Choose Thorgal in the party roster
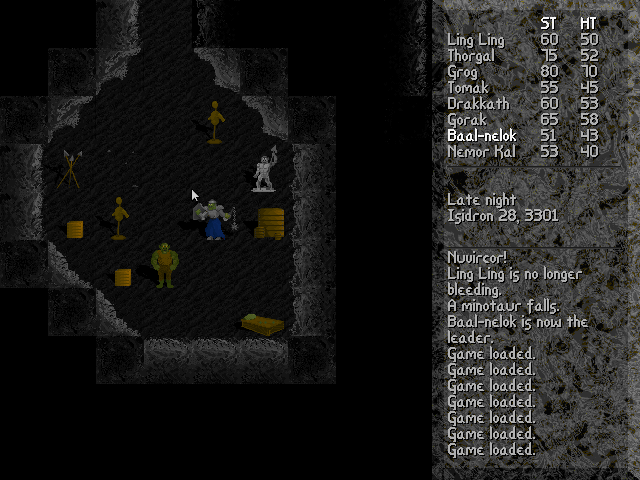Viewport: 640px width, 480px height. (x=472, y=56)
